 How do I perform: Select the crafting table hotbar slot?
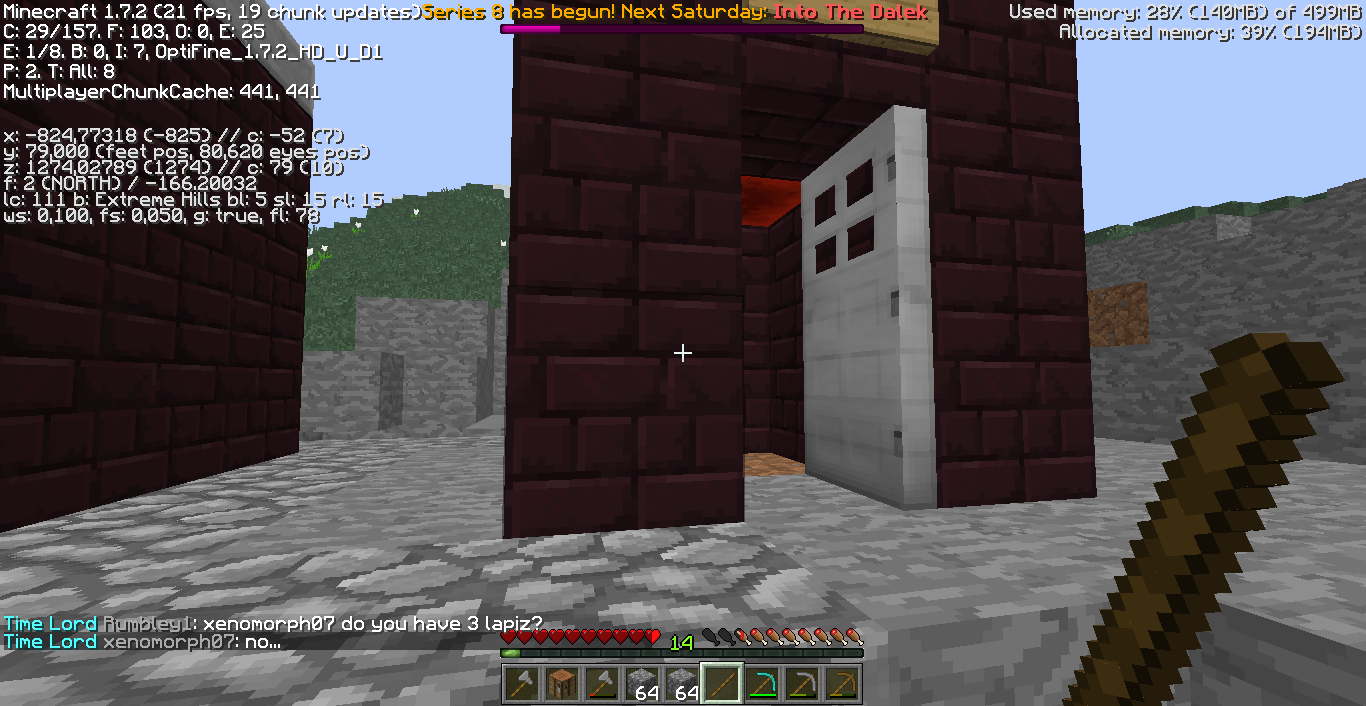[561, 684]
